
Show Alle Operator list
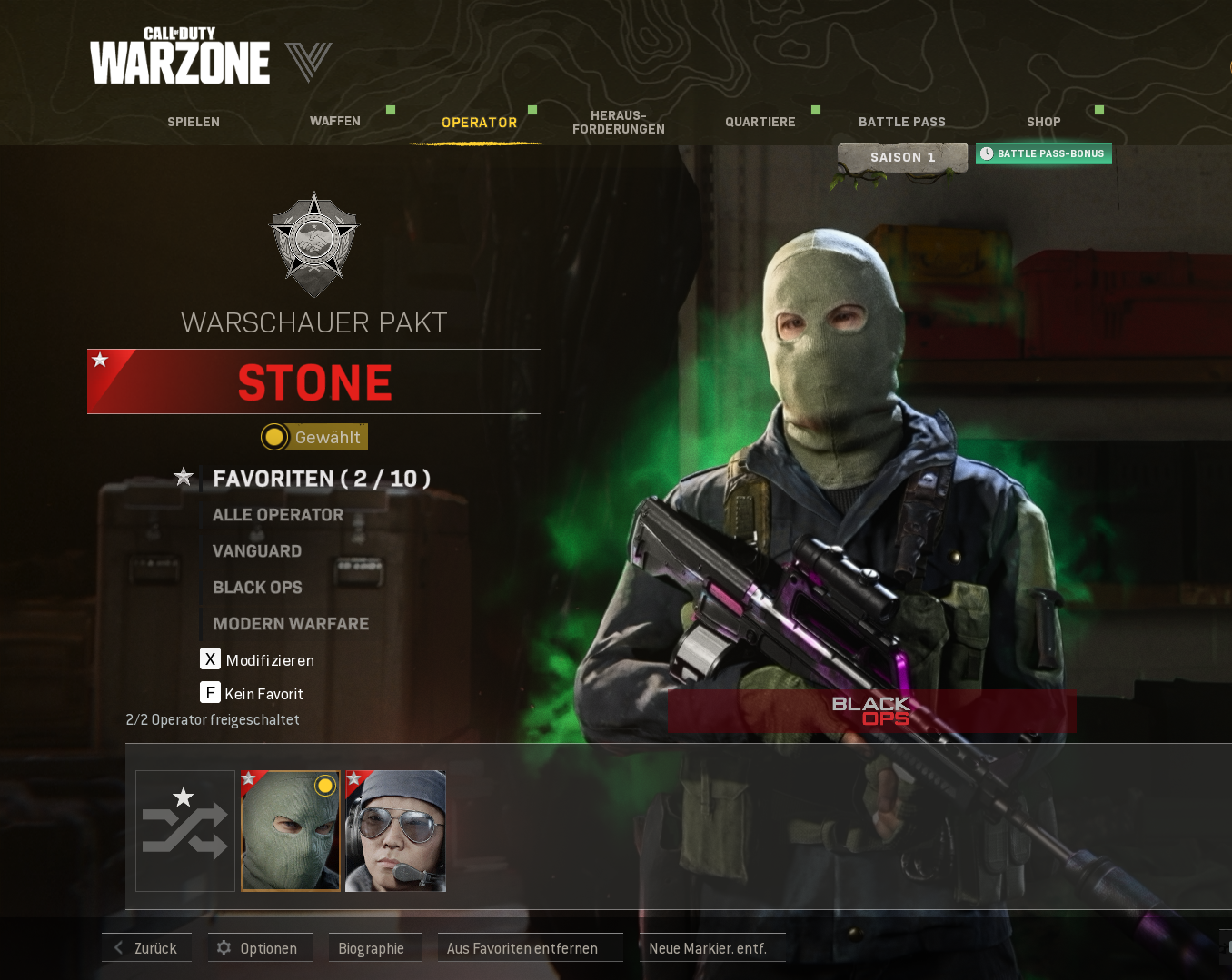277,514
